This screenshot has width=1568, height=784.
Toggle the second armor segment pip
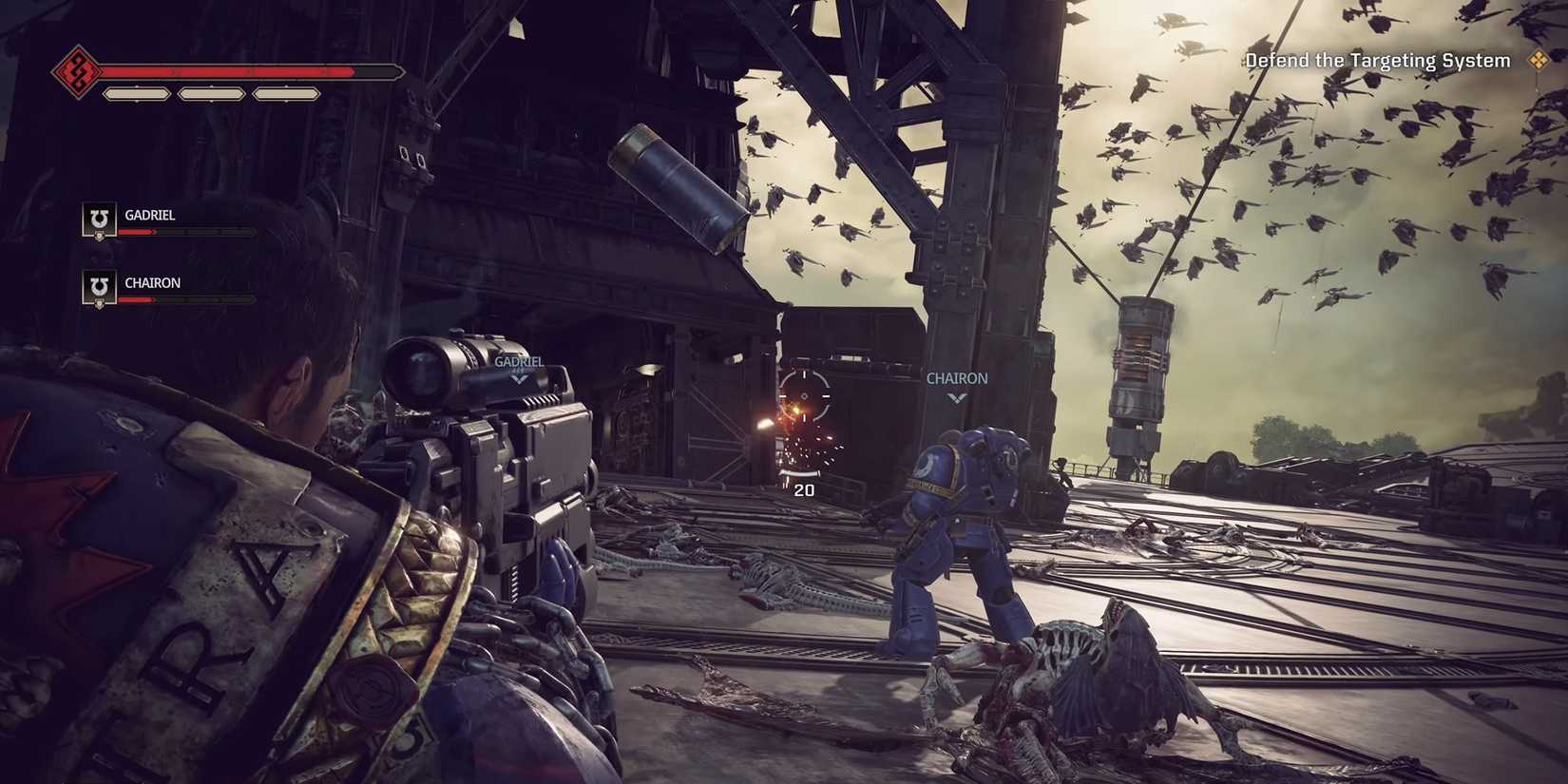(x=209, y=93)
